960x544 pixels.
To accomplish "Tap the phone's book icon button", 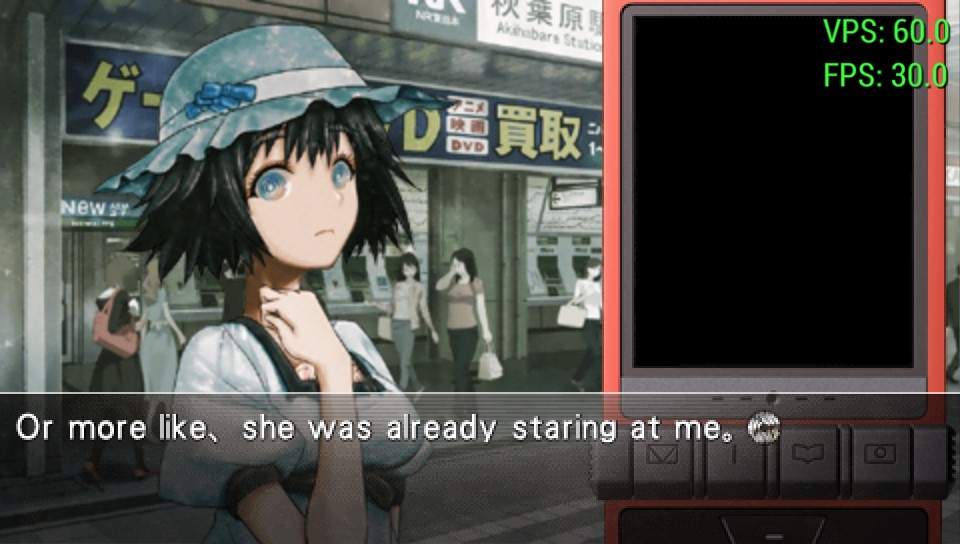I will pyautogui.click(x=807, y=456).
